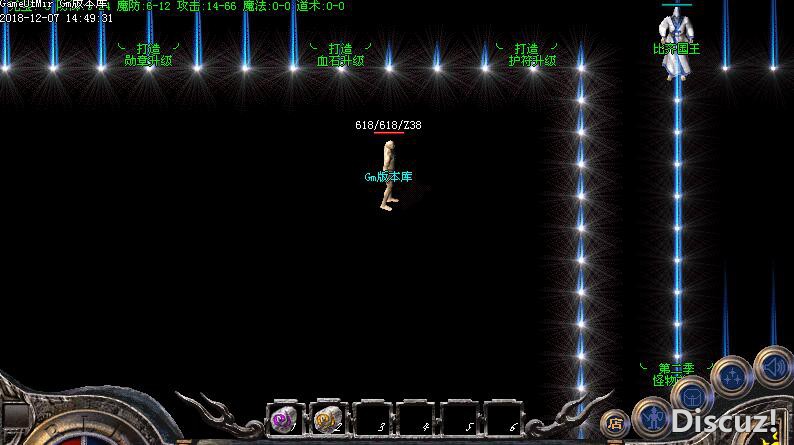The width and height of the screenshot is (794, 445).
Task: Open the character equipment panel (warrior icon)
Action: (655, 415)
